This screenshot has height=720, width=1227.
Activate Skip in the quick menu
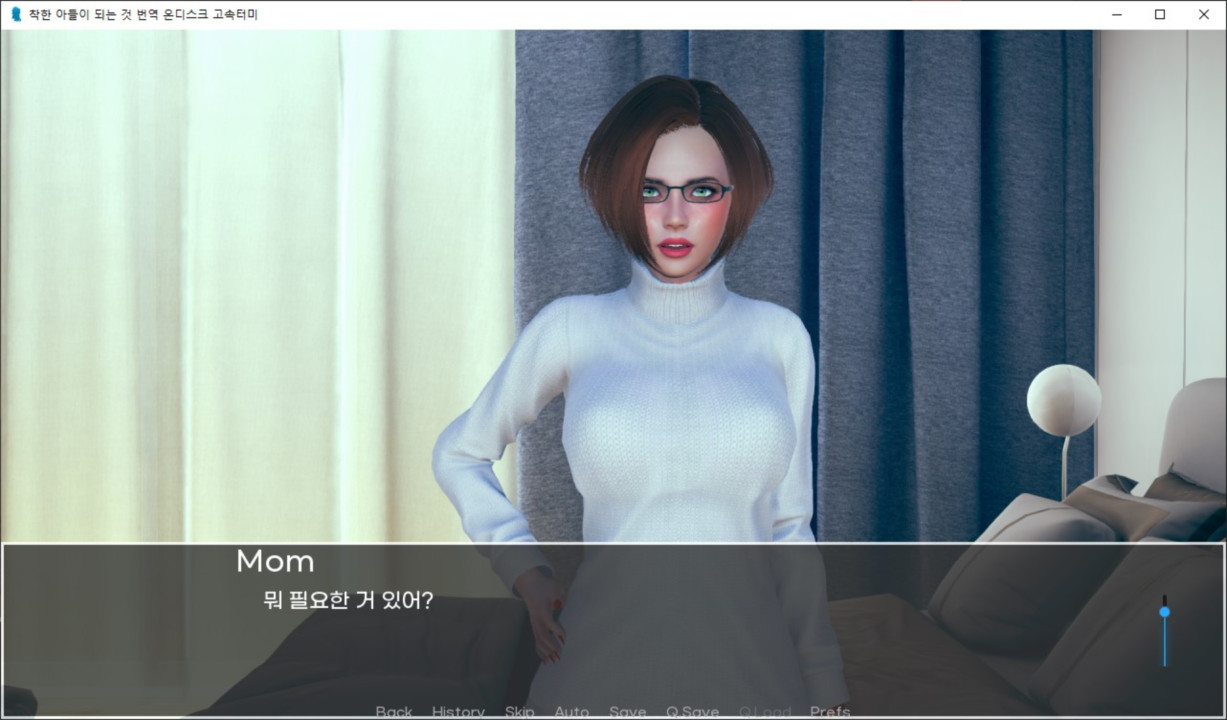coord(519,712)
